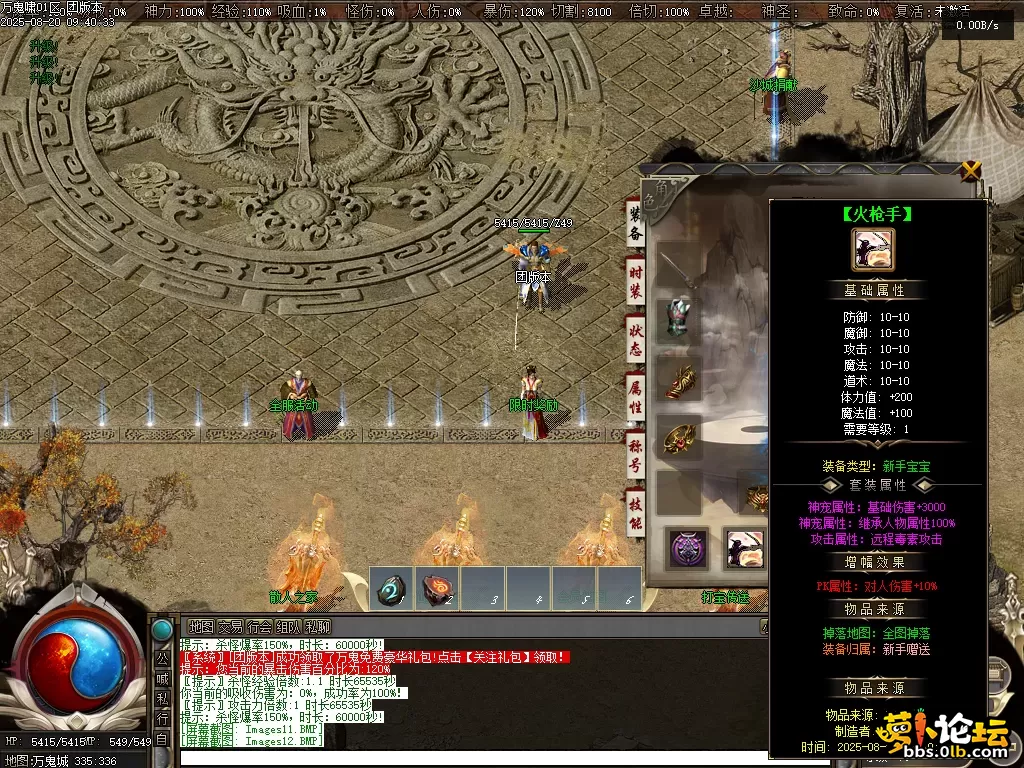Click the 火枪手 pet slot in panel
Viewport: 1024px width, 768px height.
click(x=745, y=549)
